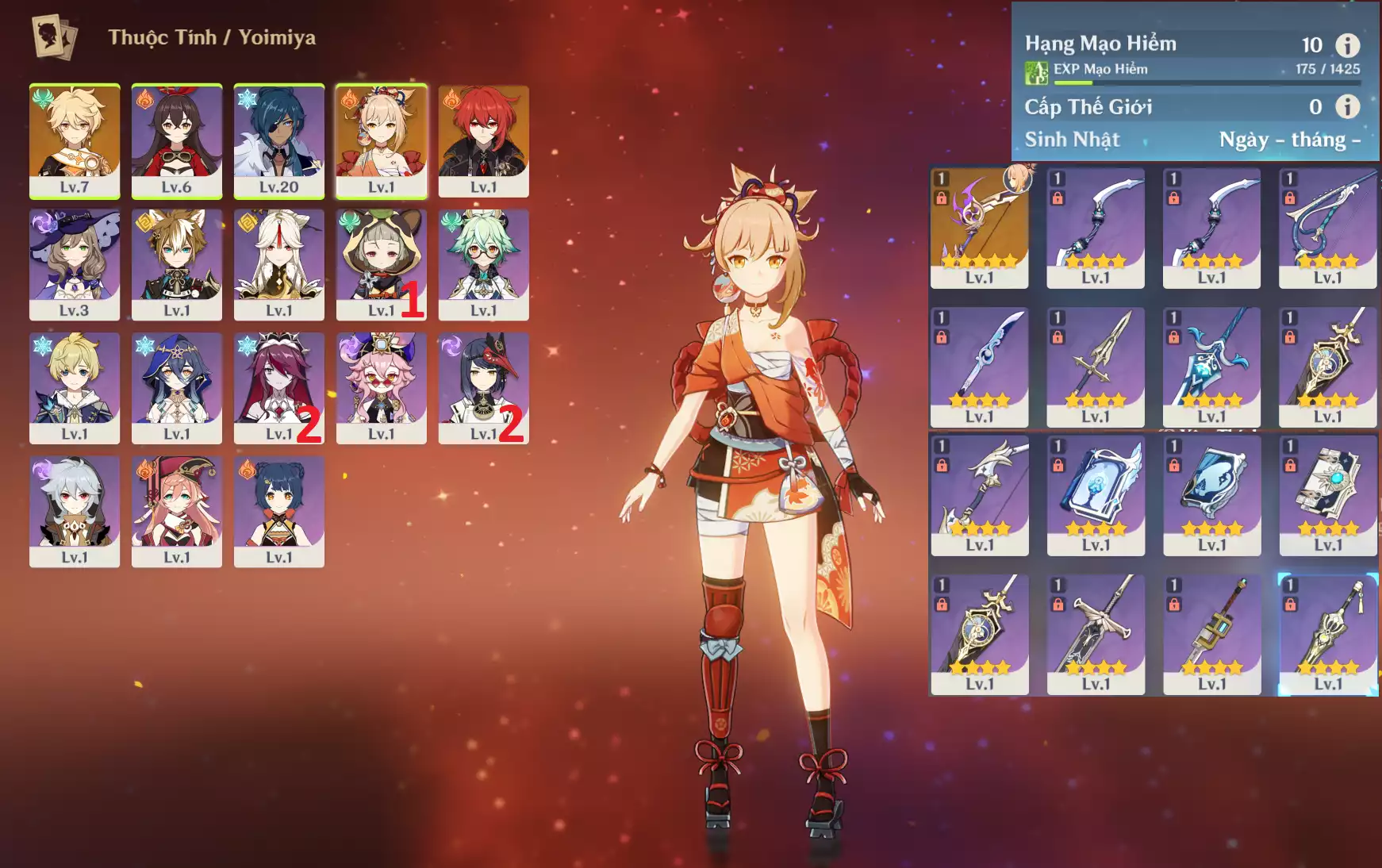
Task: Show Adventure Rank info via the info icon
Action: [1347, 45]
